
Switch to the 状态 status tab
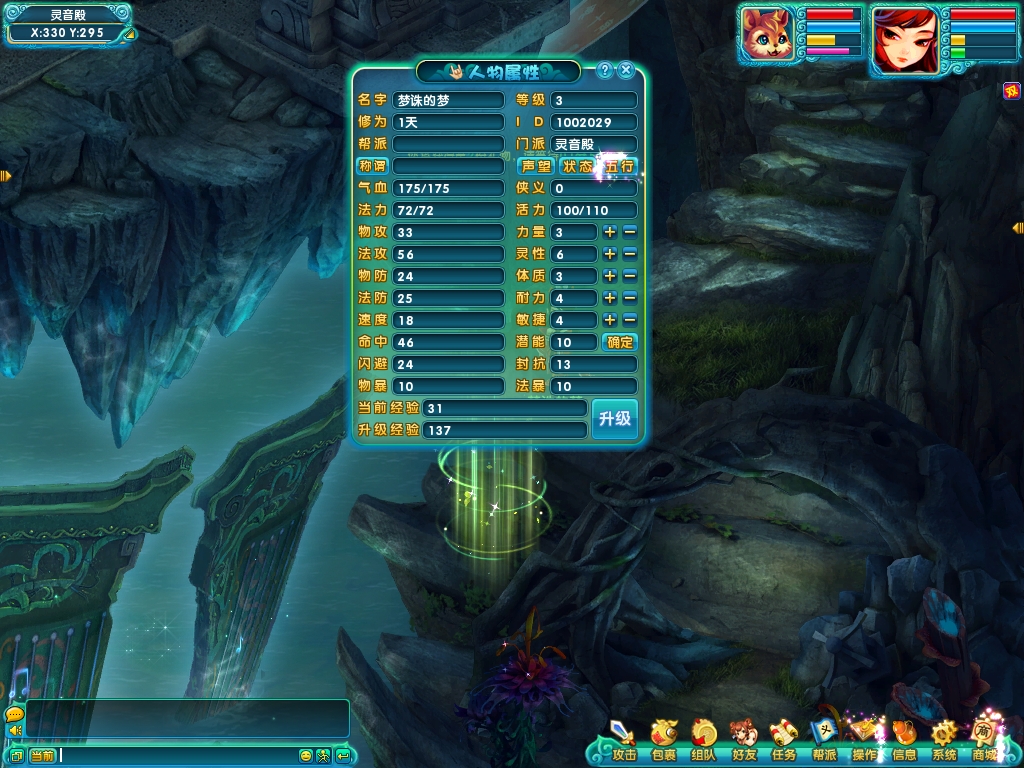[577, 166]
